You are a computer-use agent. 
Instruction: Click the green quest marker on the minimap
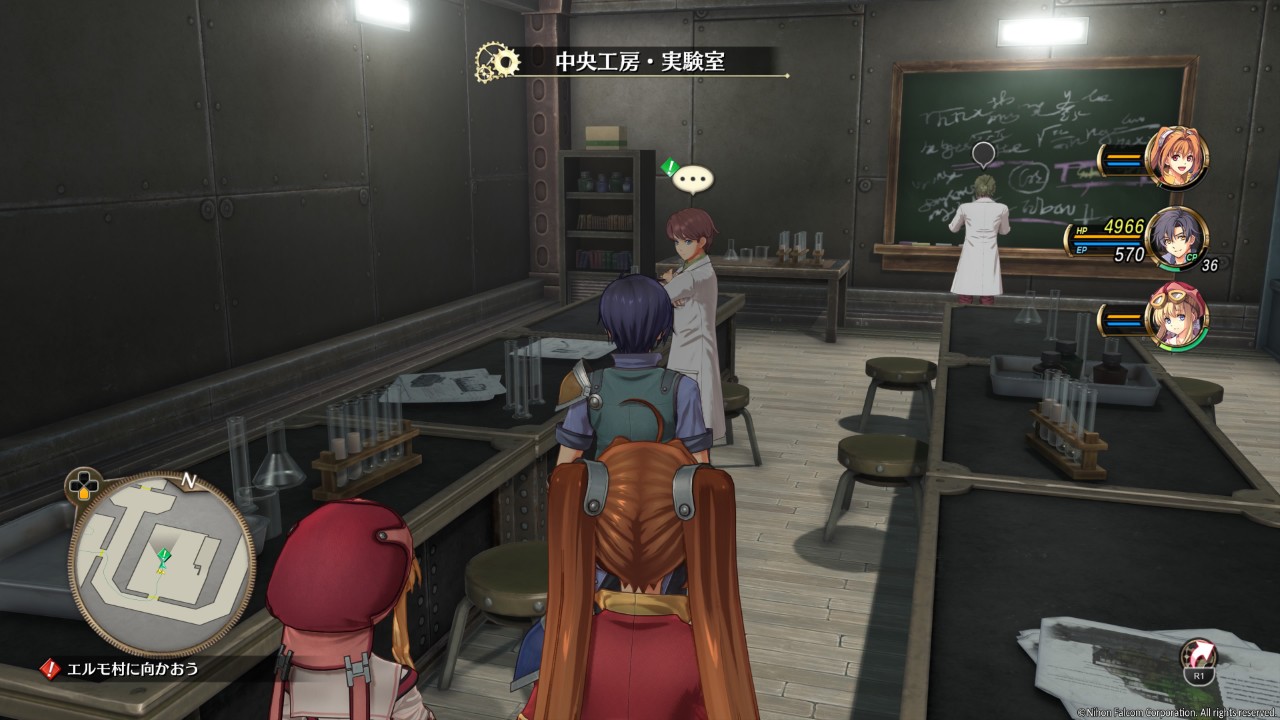click(164, 555)
